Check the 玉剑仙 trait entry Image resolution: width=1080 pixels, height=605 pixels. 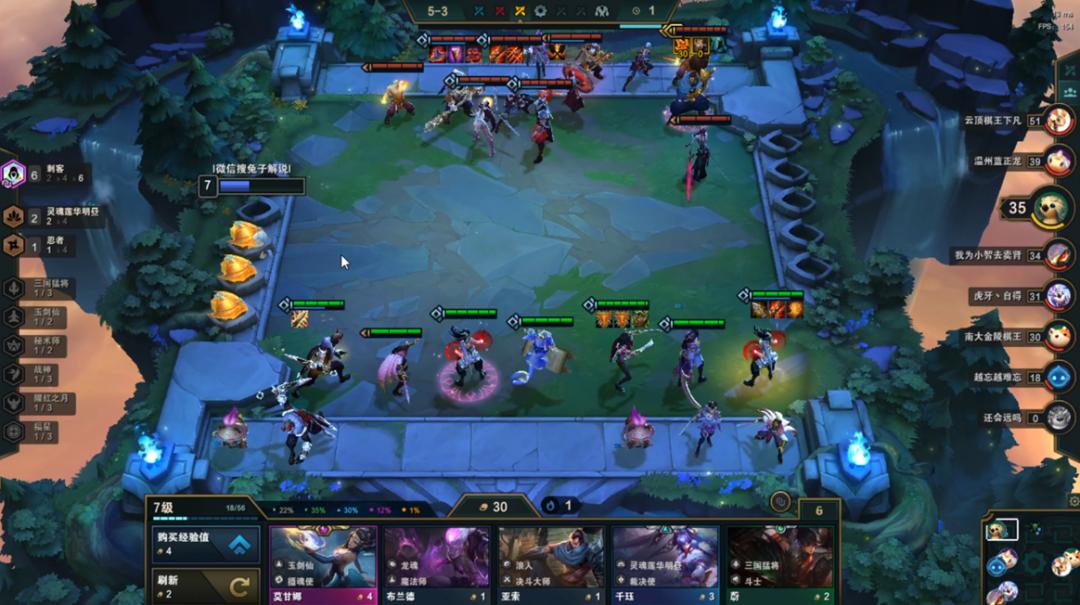coord(14,317)
